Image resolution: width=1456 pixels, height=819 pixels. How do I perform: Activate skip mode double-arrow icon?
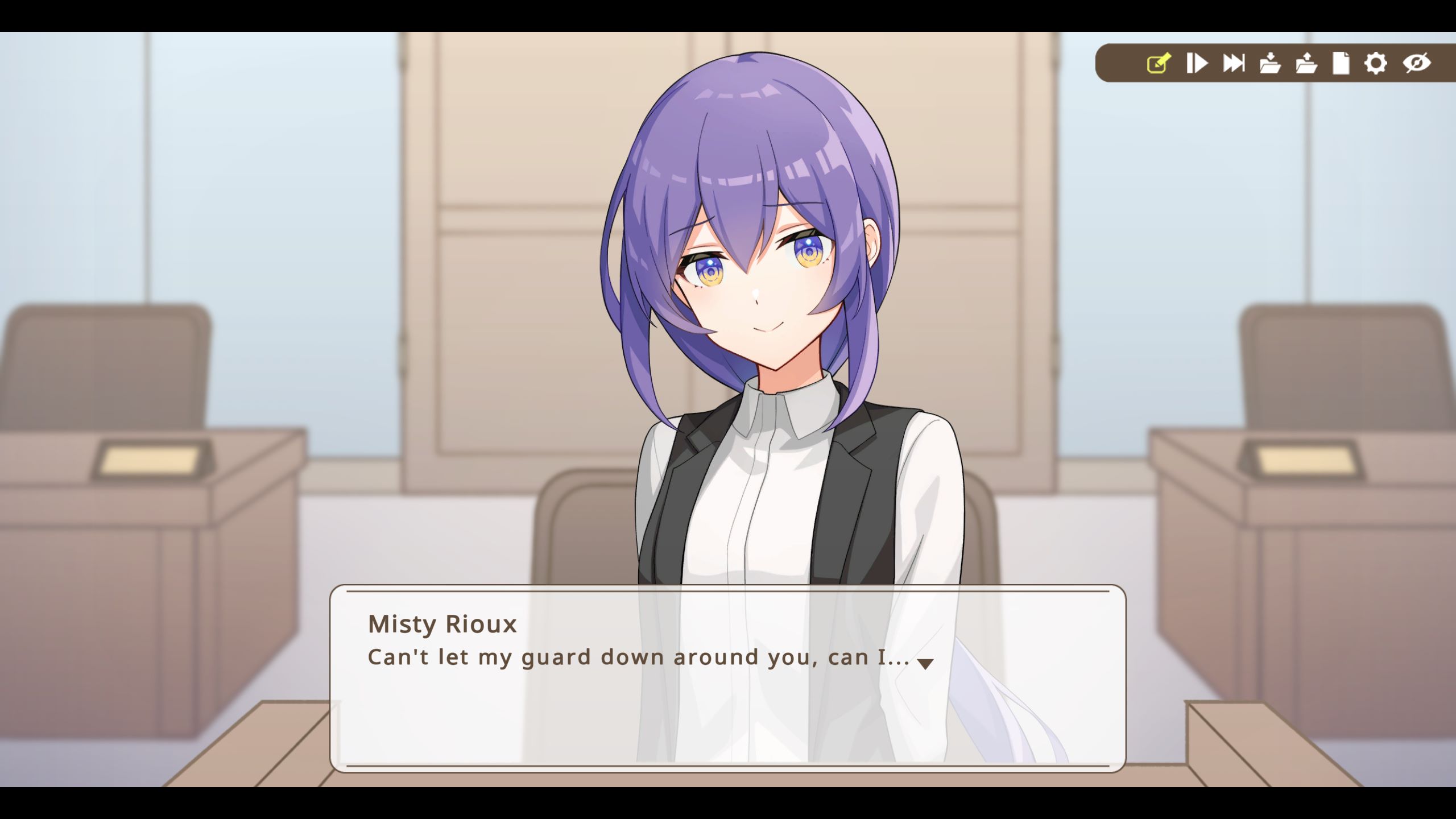click(x=1234, y=64)
